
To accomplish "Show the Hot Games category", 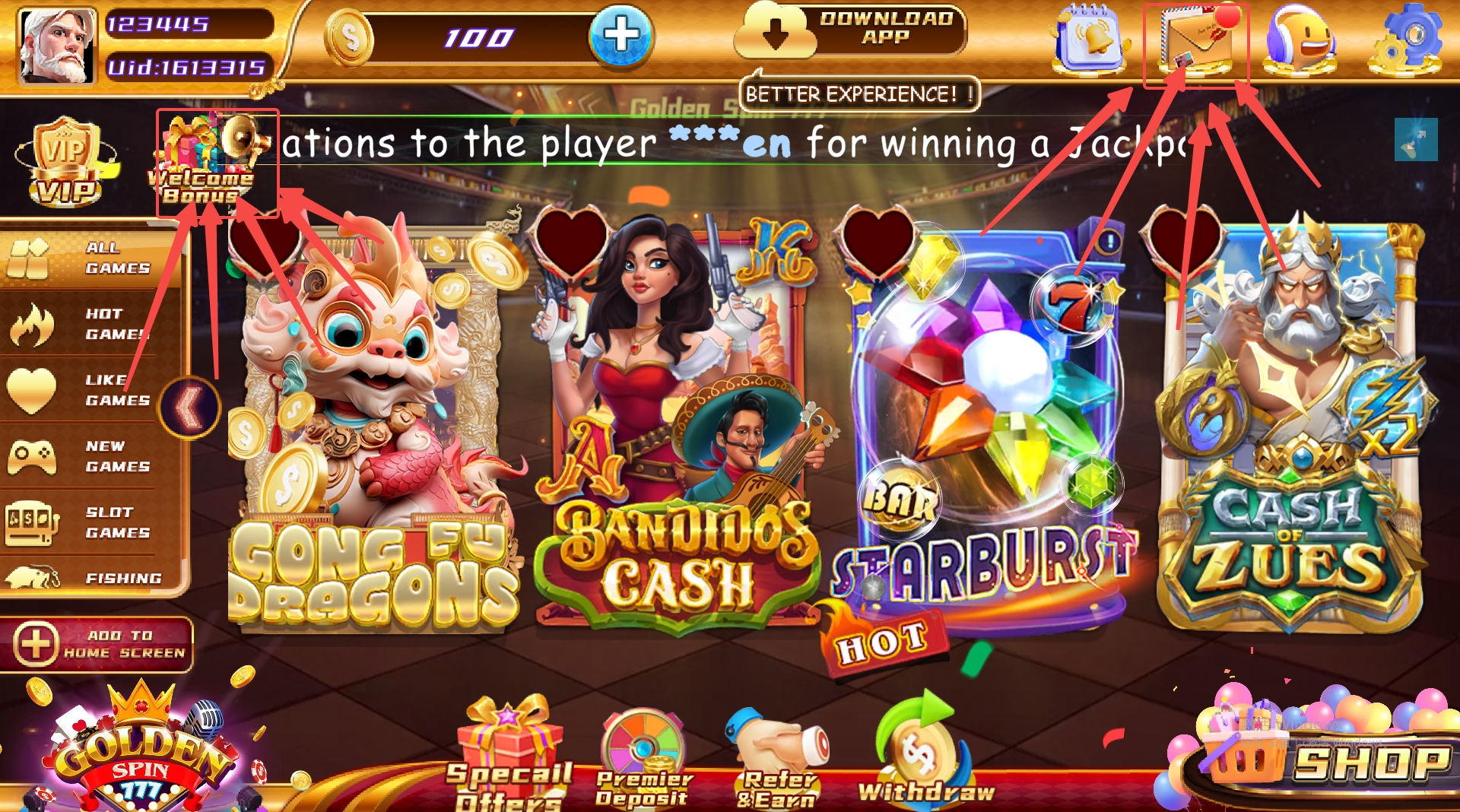I will tap(91, 325).
